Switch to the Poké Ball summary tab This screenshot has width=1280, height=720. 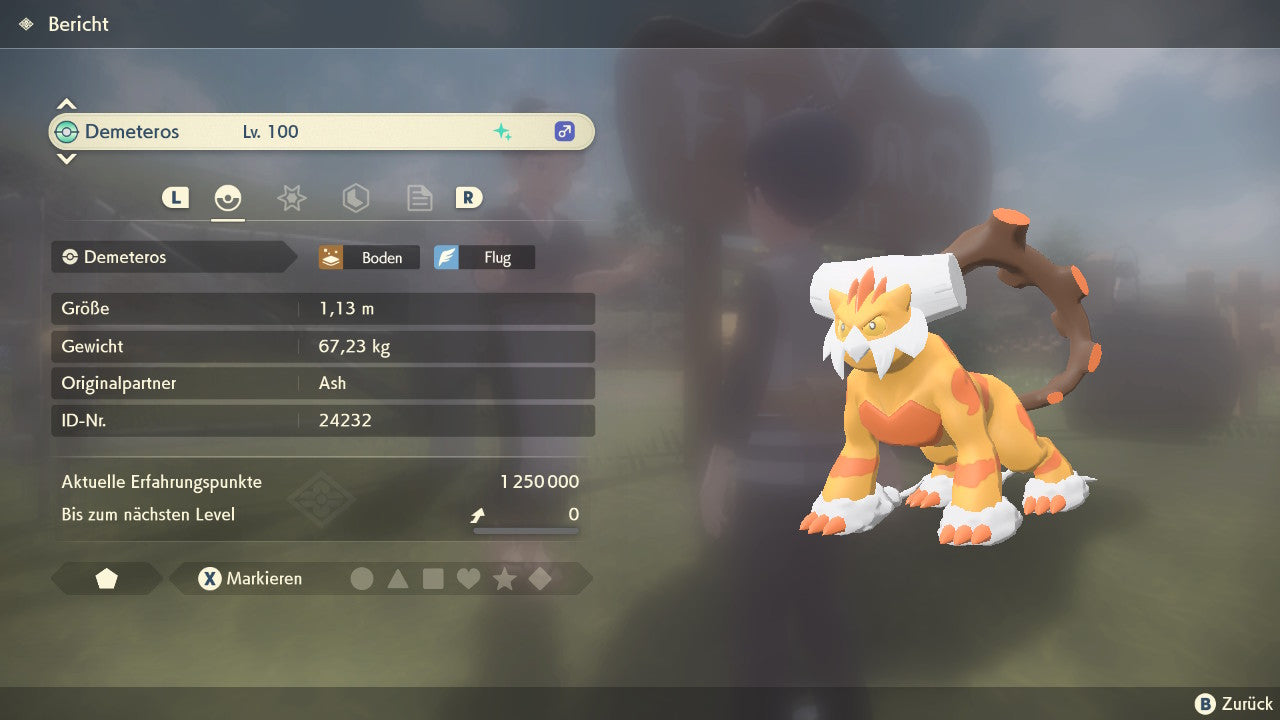click(228, 198)
